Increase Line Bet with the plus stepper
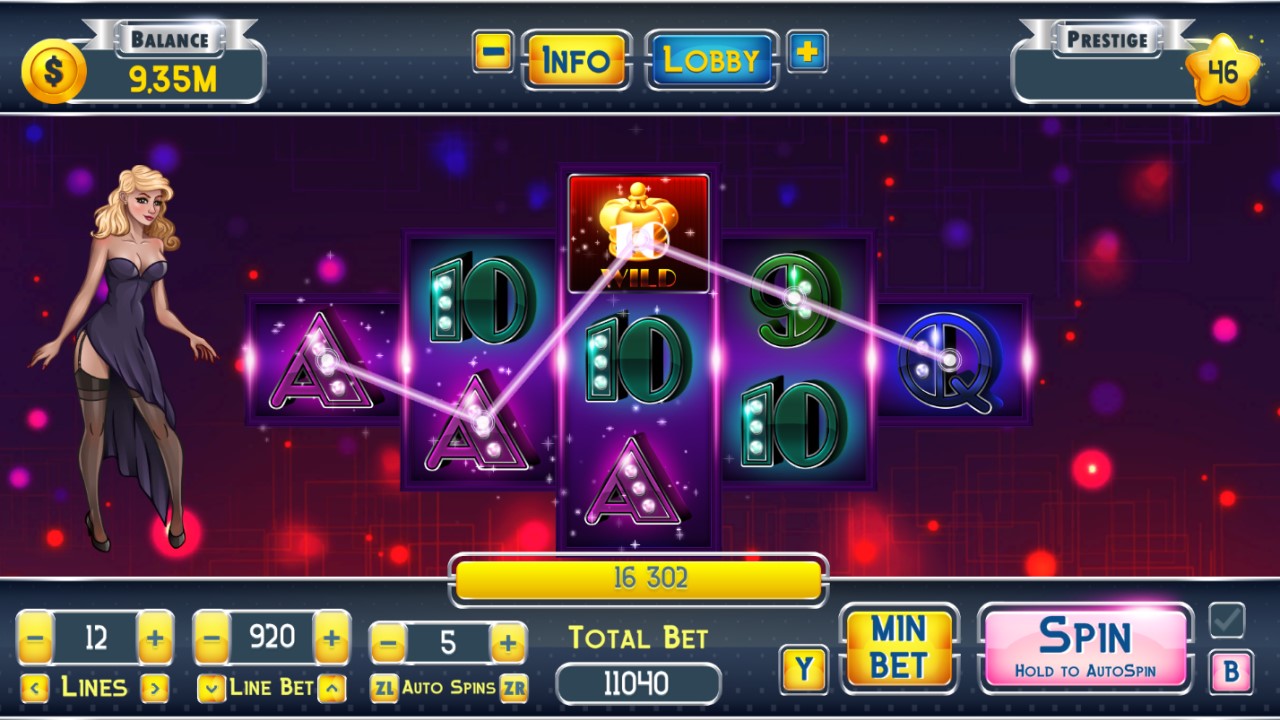The height and width of the screenshot is (720, 1280). pyautogui.click(x=330, y=637)
